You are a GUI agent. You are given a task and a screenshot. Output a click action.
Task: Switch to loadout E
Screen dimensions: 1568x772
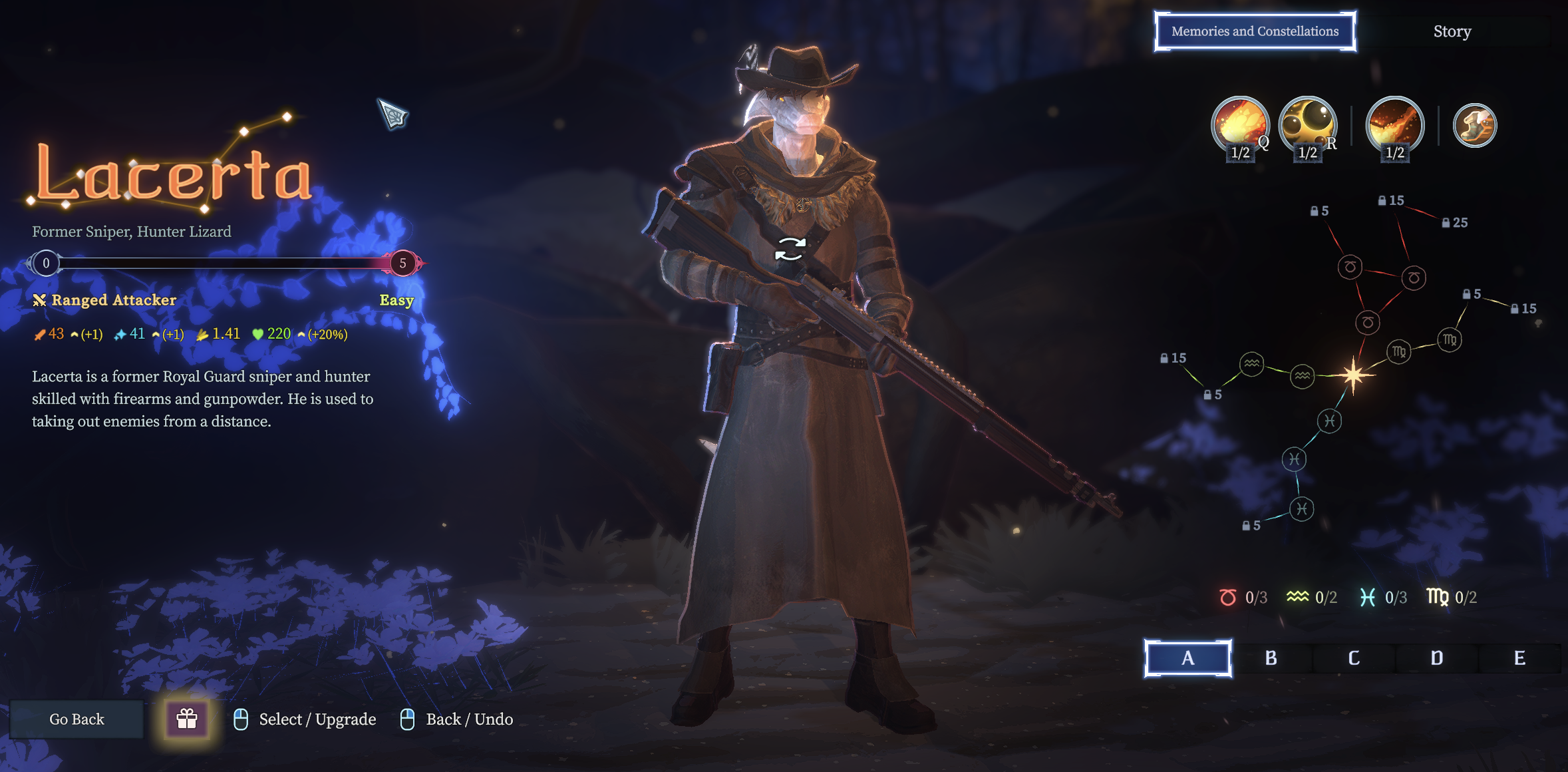click(1519, 658)
